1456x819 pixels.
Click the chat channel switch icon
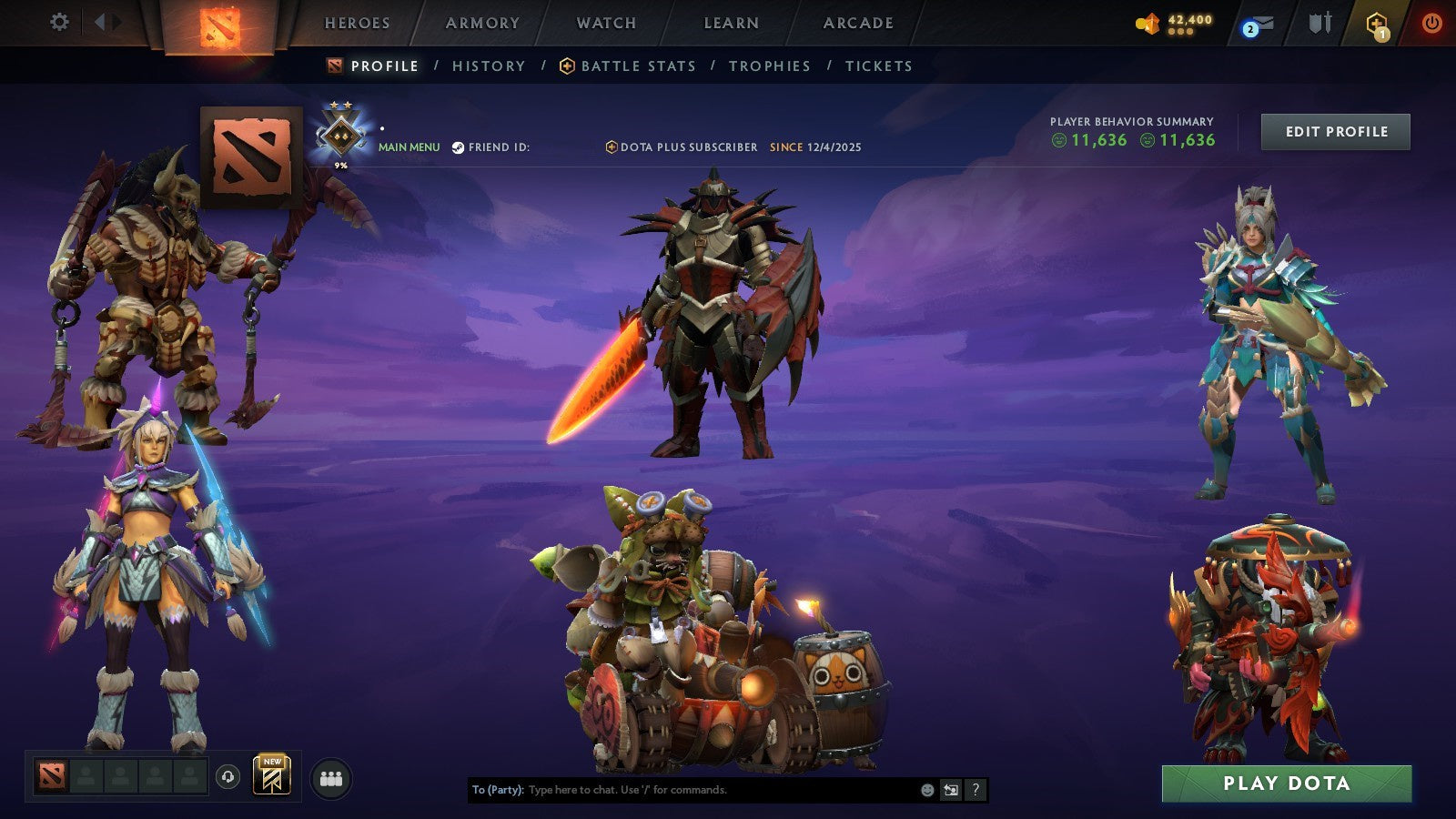coord(950,791)
